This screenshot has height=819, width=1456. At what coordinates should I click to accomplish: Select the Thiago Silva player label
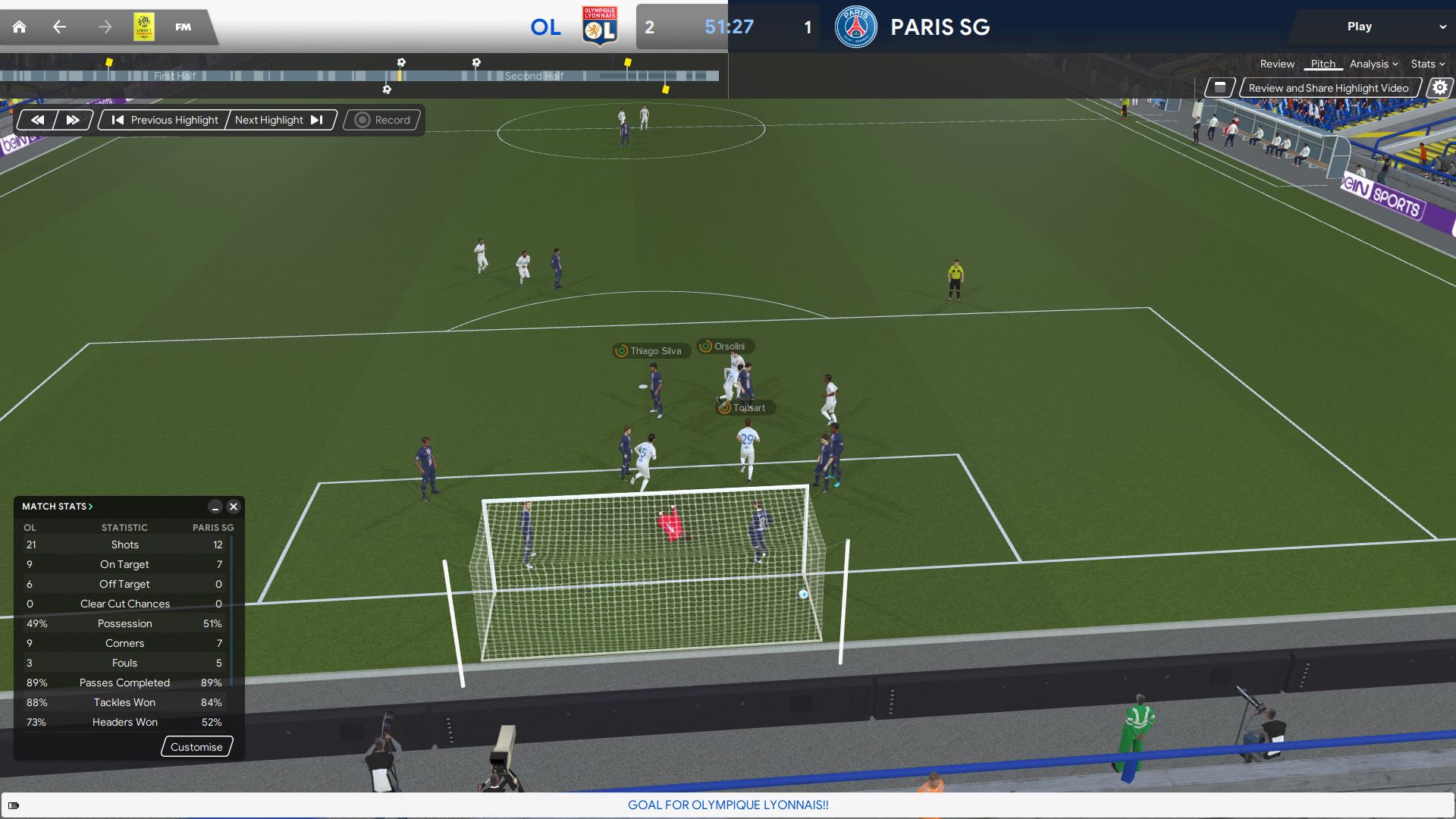coord(651,351)
